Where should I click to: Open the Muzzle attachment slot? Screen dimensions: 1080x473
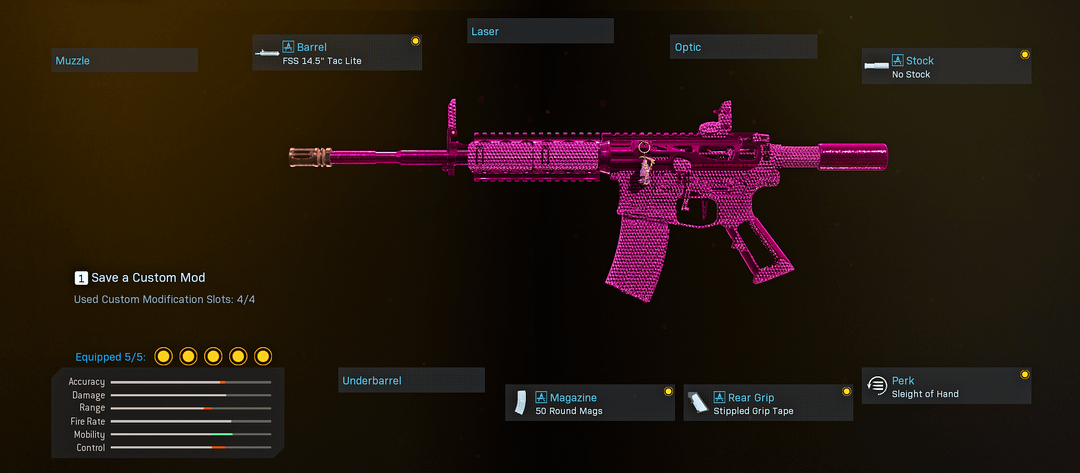click(x=124, y=61)
